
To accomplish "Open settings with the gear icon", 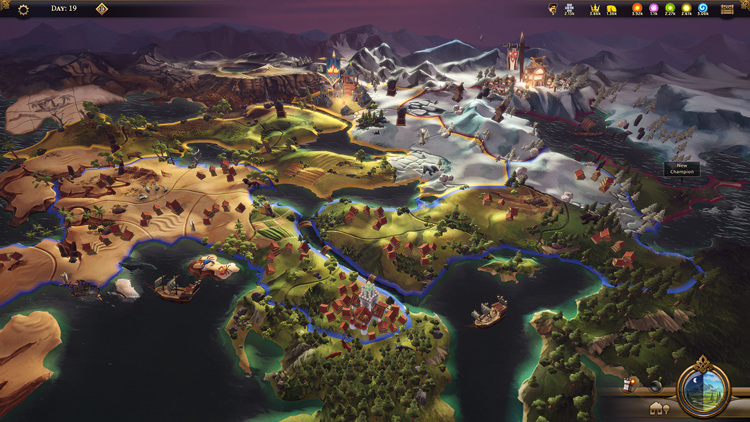I will (x=24, y=9).
